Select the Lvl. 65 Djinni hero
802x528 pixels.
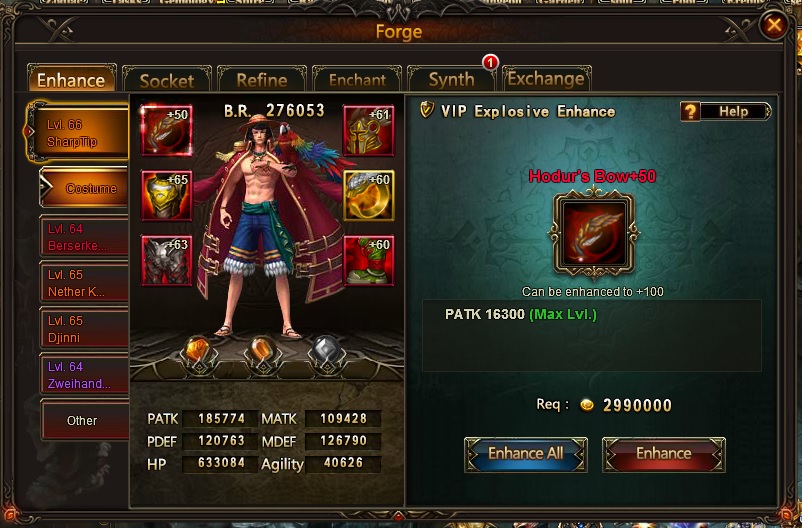(84, 329)
